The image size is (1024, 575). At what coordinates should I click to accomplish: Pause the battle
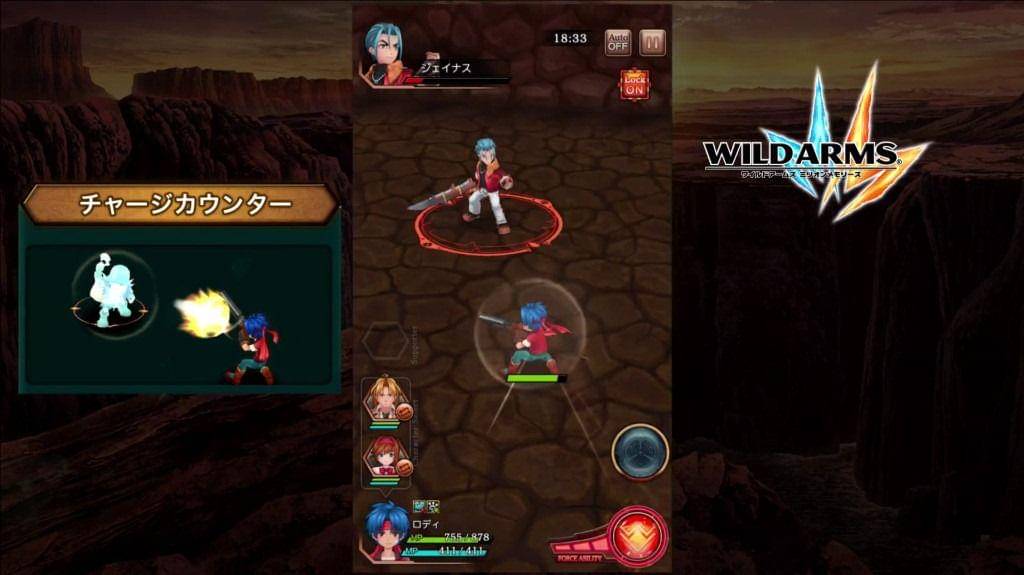point(652,42)
